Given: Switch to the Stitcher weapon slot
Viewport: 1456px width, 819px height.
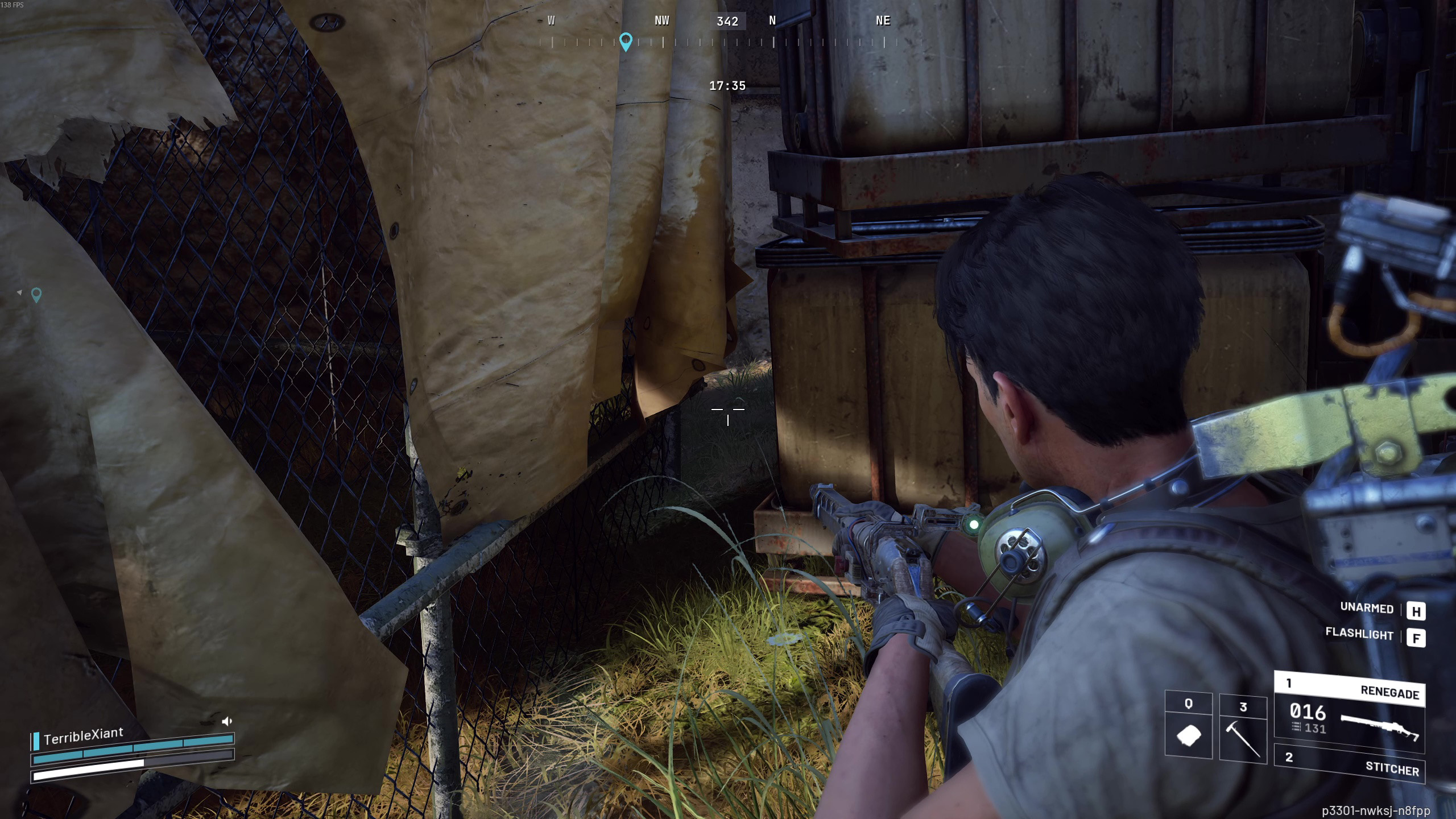Looking at the screenshot, I should coord(1349,763).
